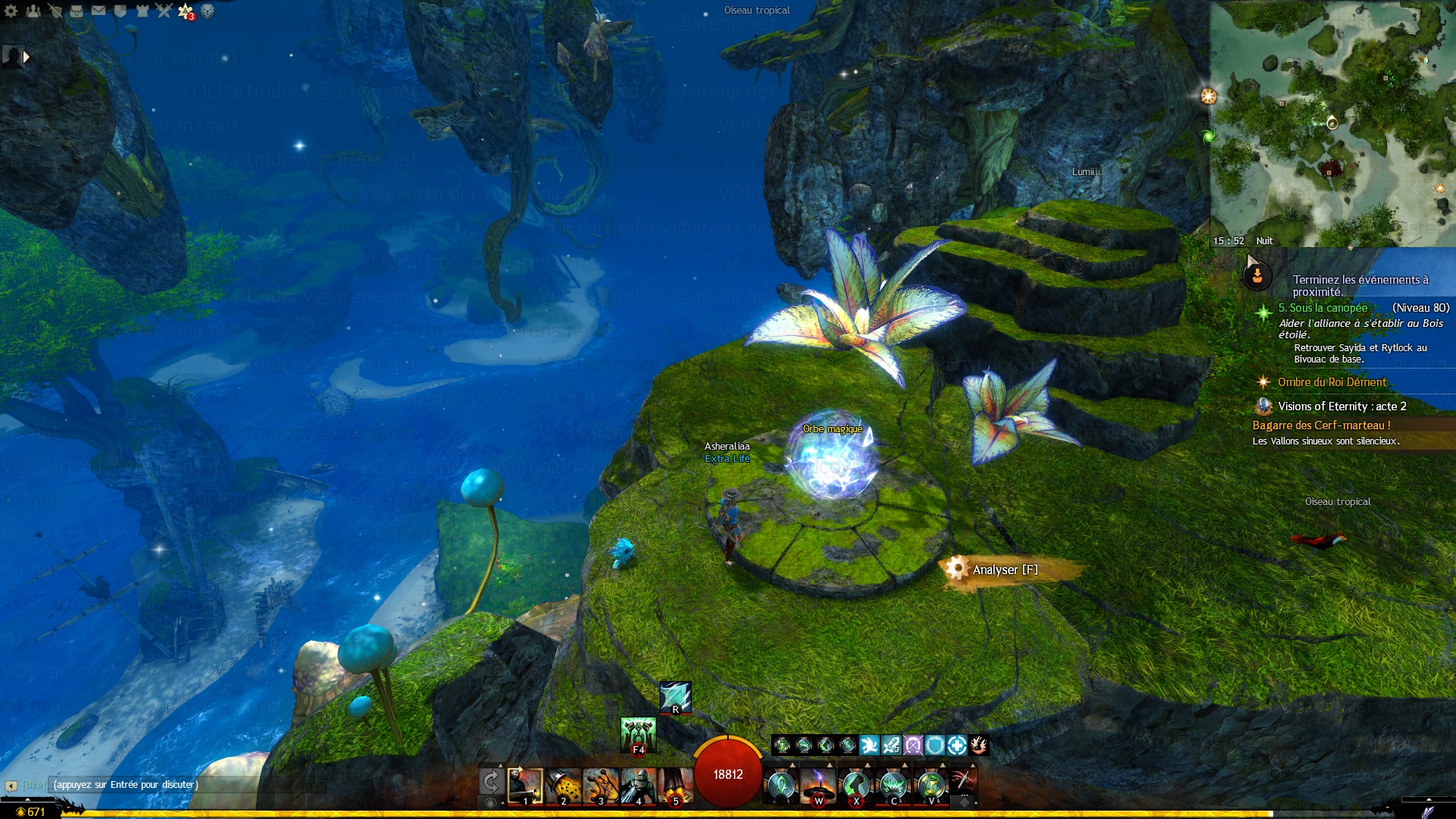Screen dimensions: 1456x819
Task: Open the notification icon with red 3
Action: click(x=186, y=11)
